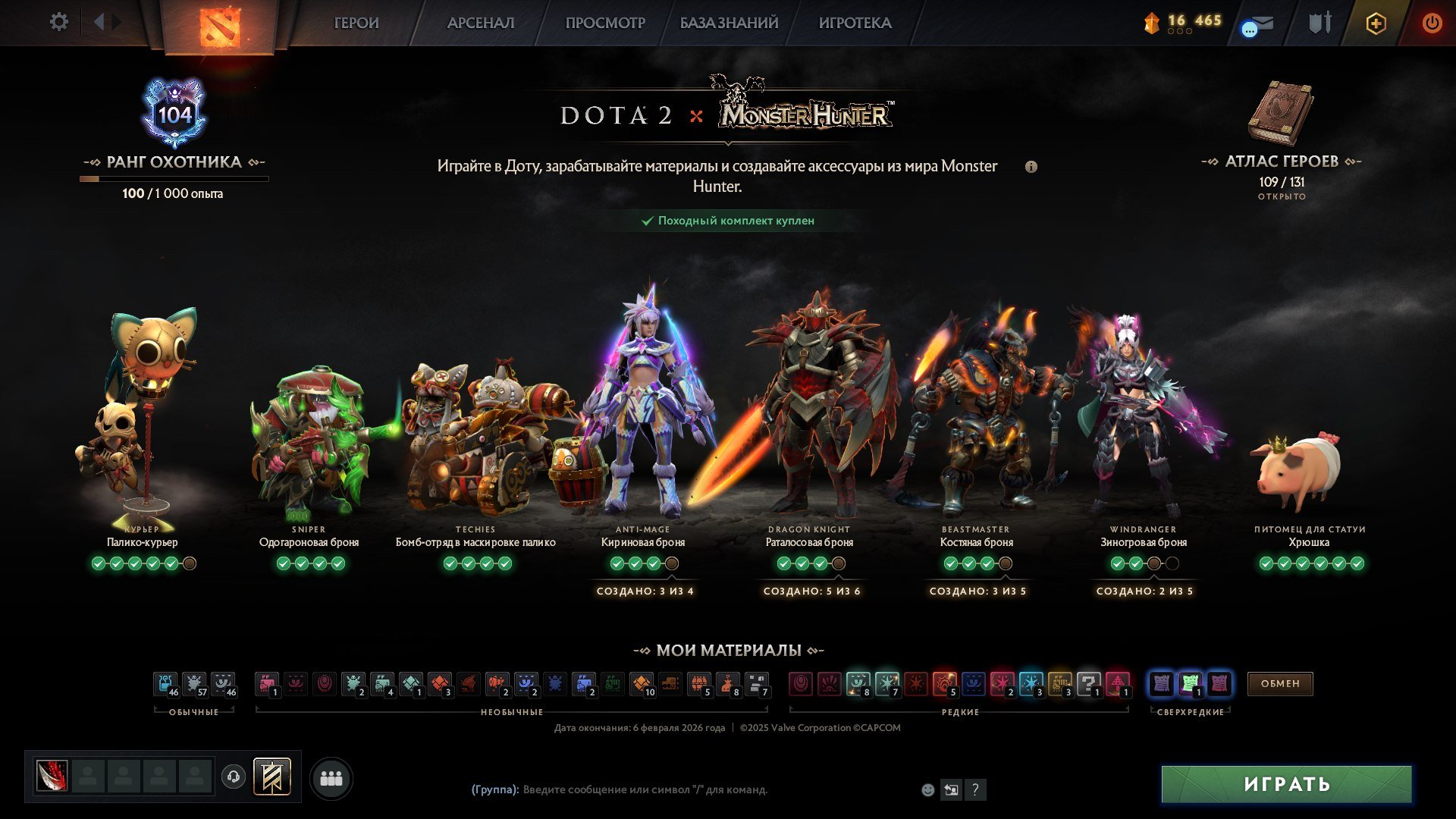Open group finder with the people icon
1456x819 pixels.
point(330,777)
